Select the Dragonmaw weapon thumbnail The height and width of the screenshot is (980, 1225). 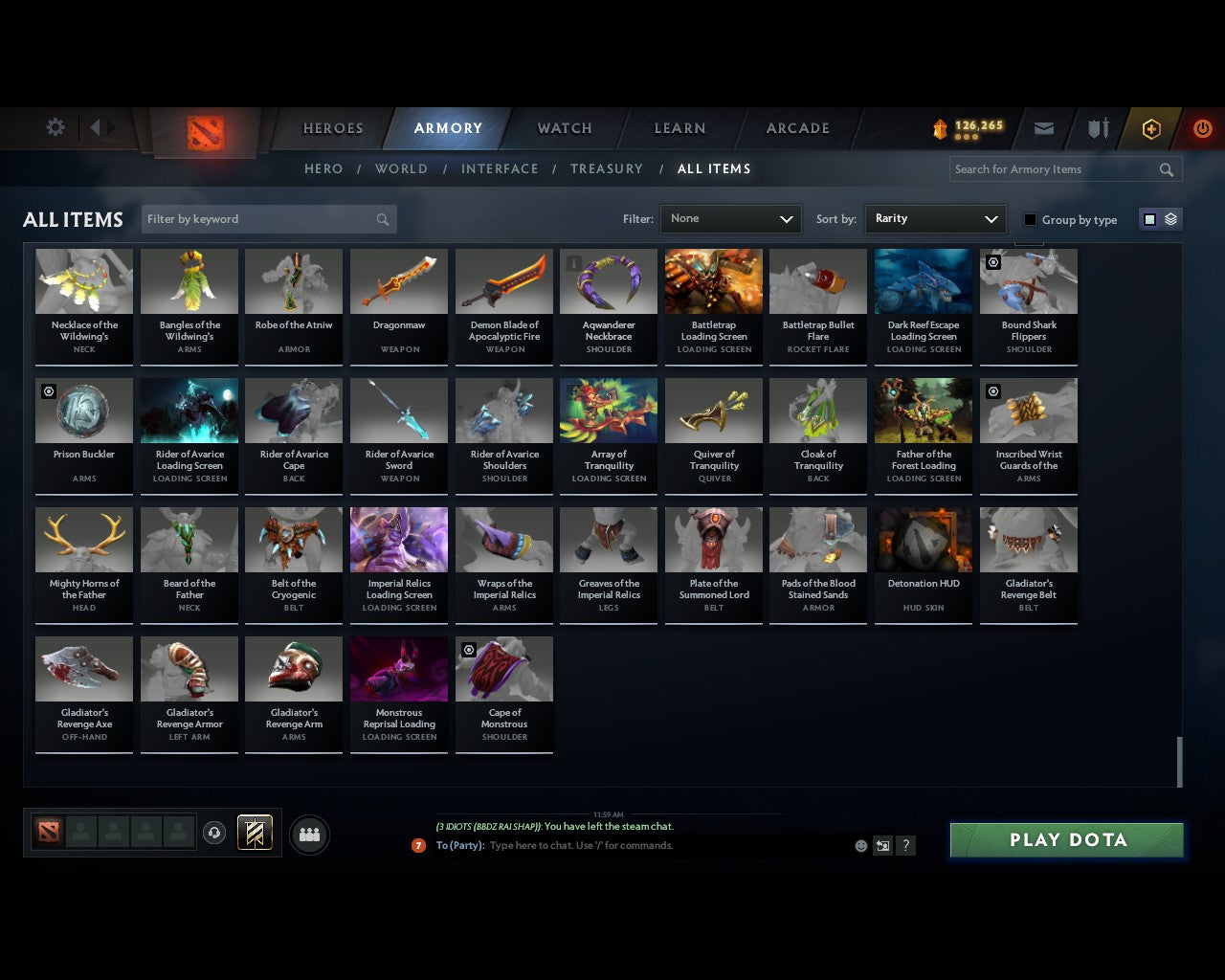point(398,280)
